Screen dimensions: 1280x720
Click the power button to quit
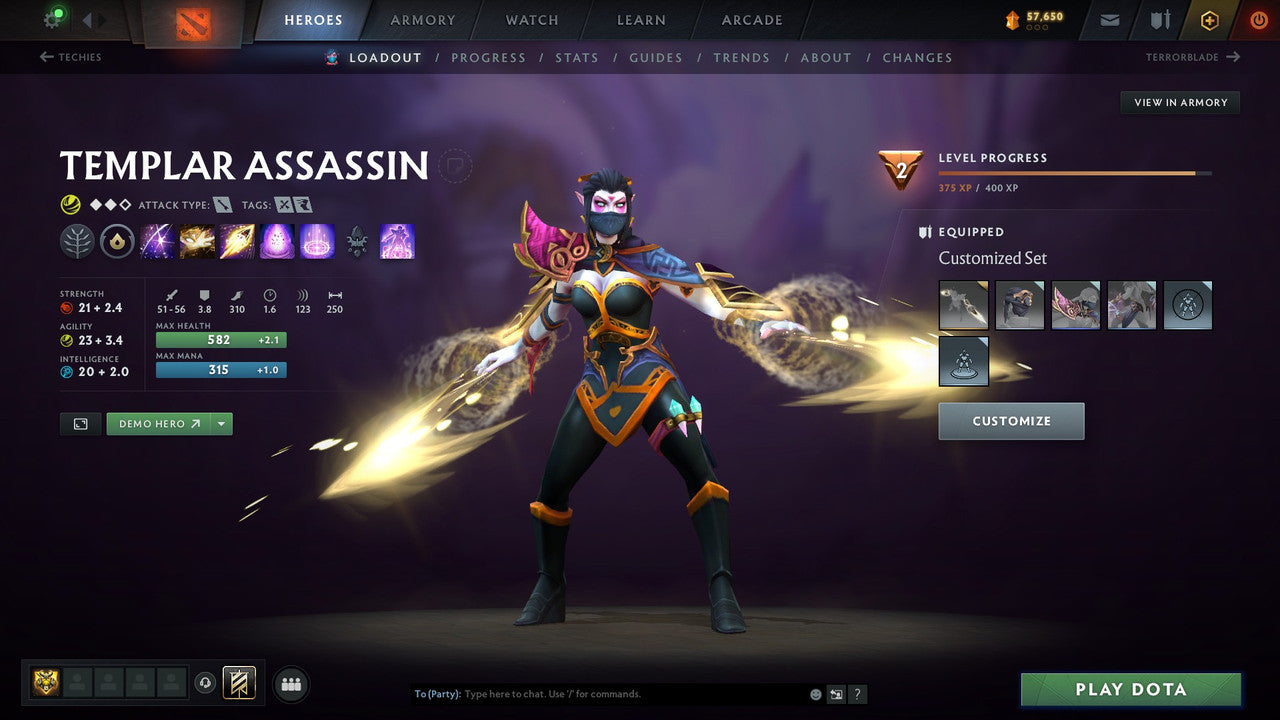pyautogui.click(x=1258, y=19)
